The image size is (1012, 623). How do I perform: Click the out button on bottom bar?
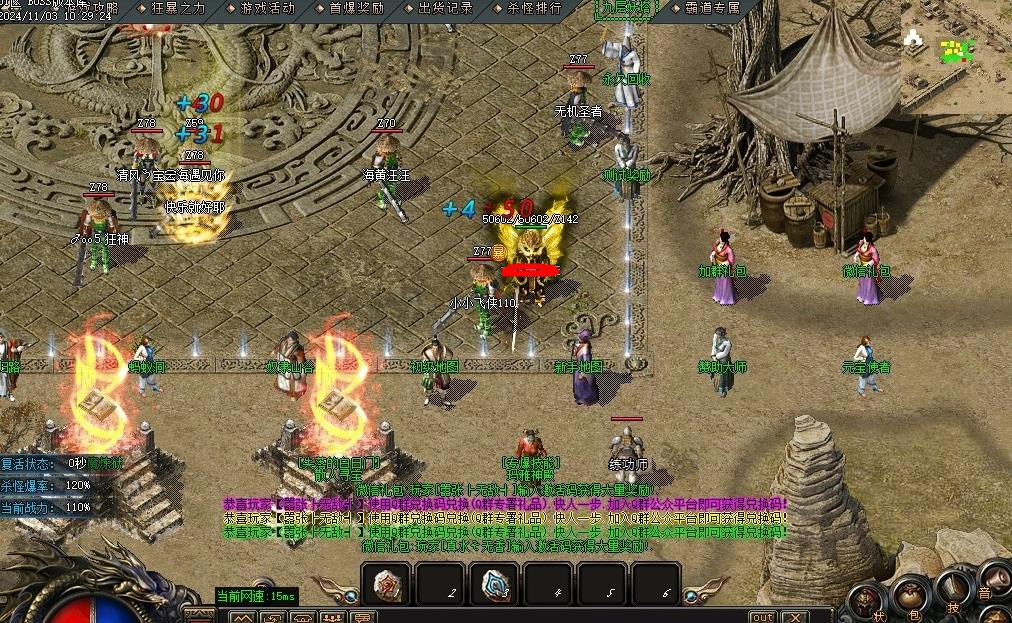[762, 616]
